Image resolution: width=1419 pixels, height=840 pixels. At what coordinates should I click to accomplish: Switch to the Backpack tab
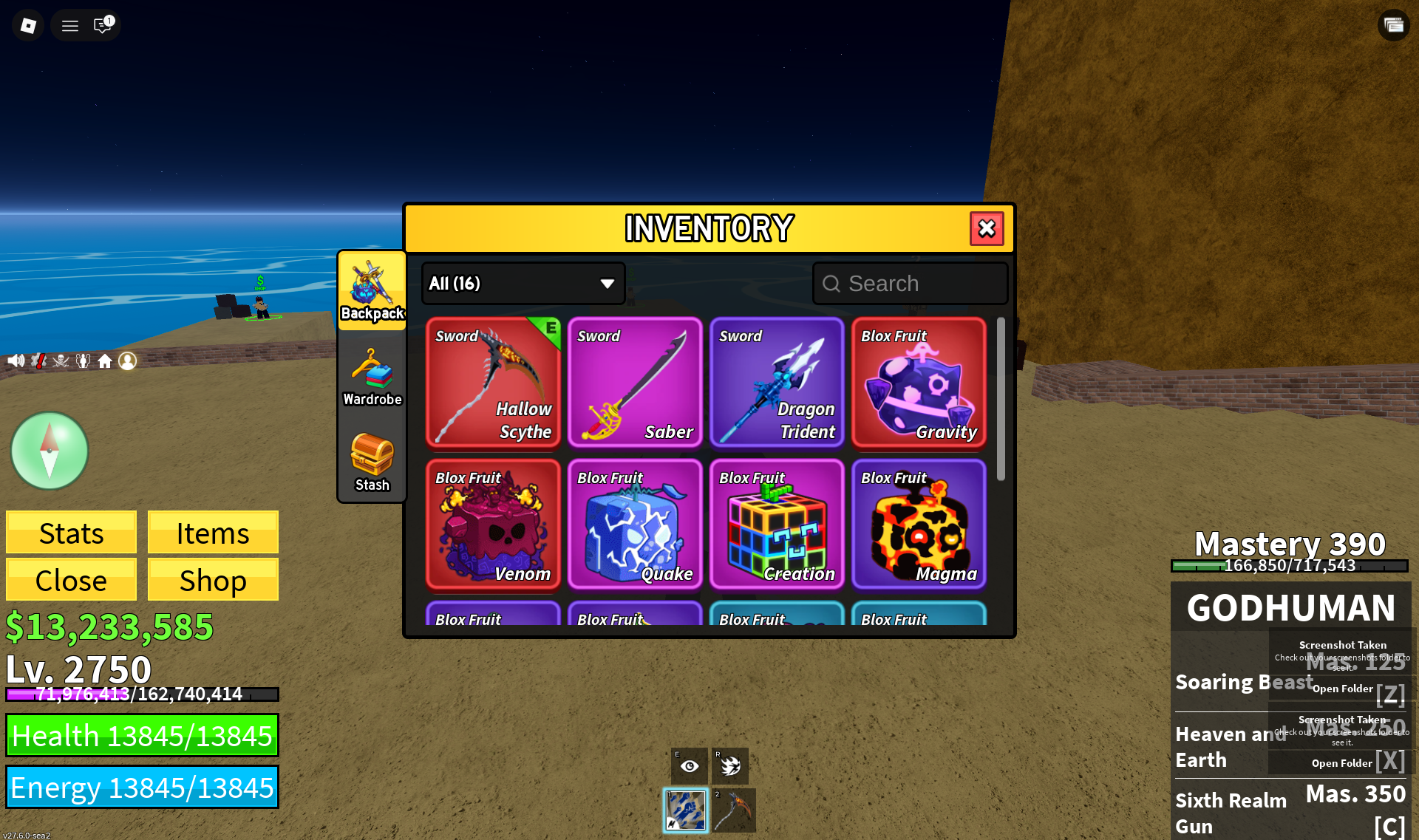372,291
